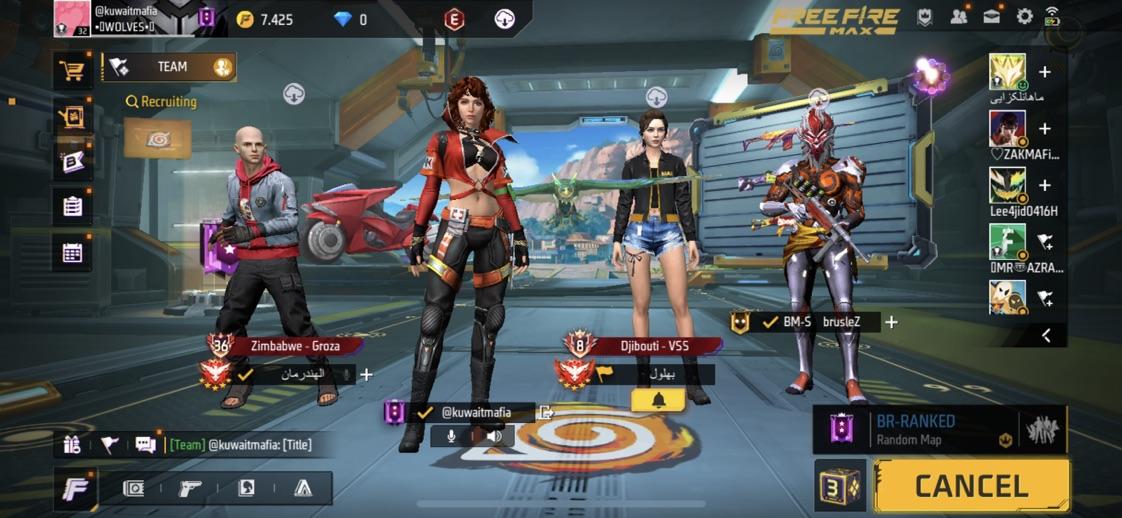Open settings via the gear icon
This screenshot has height=518, width=1122.
point(1024,17)
